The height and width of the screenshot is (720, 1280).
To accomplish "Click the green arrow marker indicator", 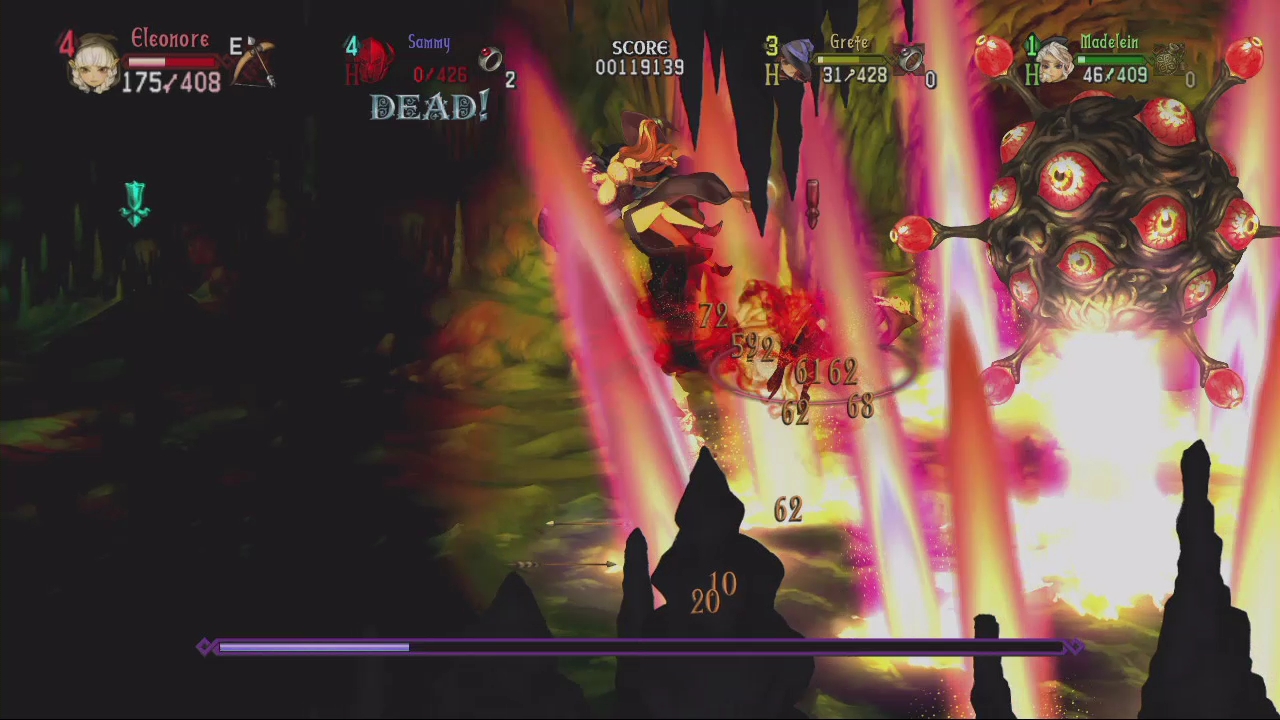I will click(x=135, y=205).
